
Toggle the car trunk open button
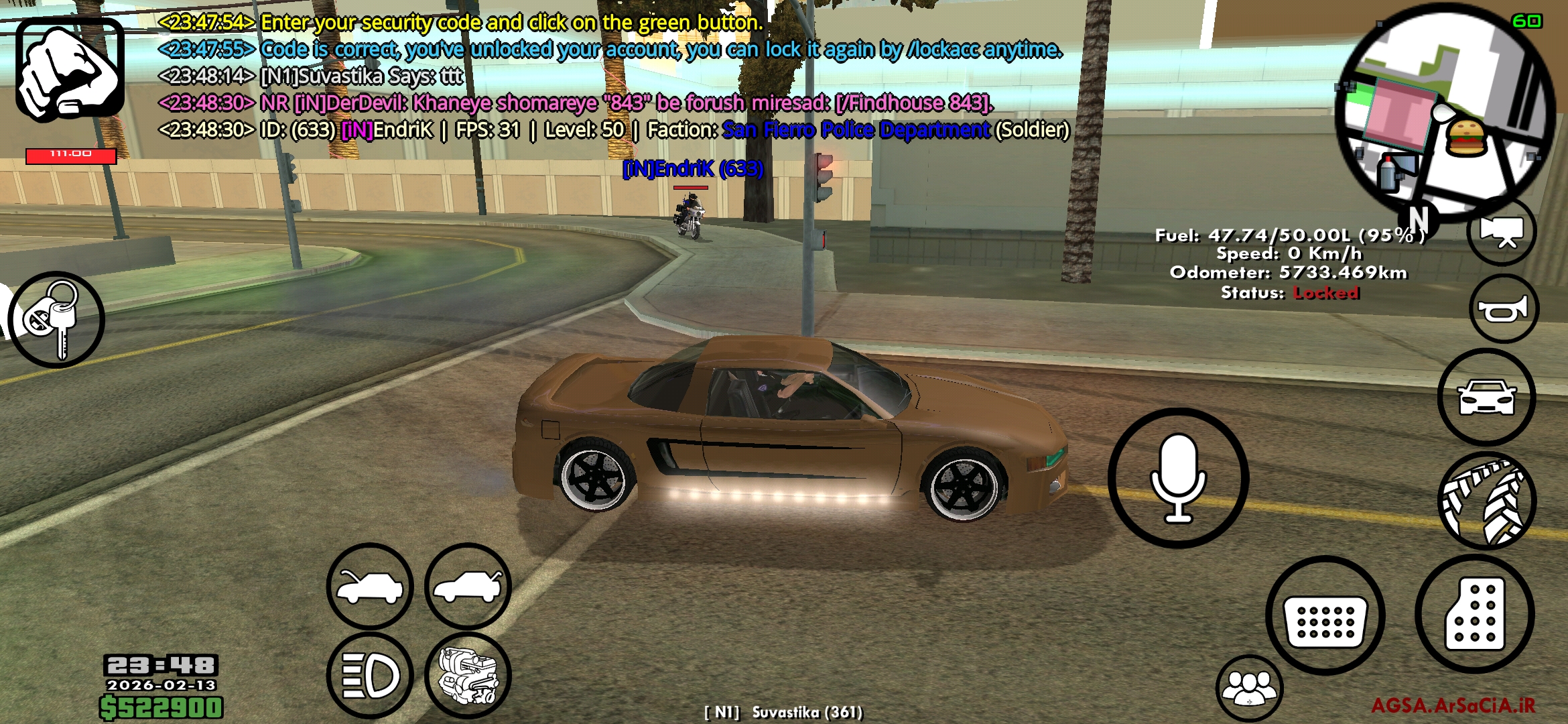click(x=468, y=587)
